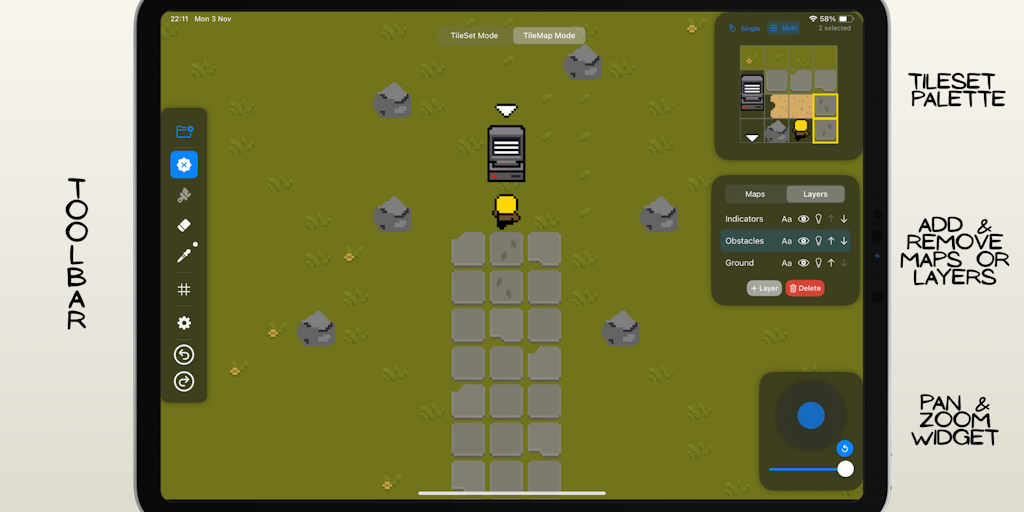Select the TileMap Mode tab

pyautogui.click(x=549, y=36)
